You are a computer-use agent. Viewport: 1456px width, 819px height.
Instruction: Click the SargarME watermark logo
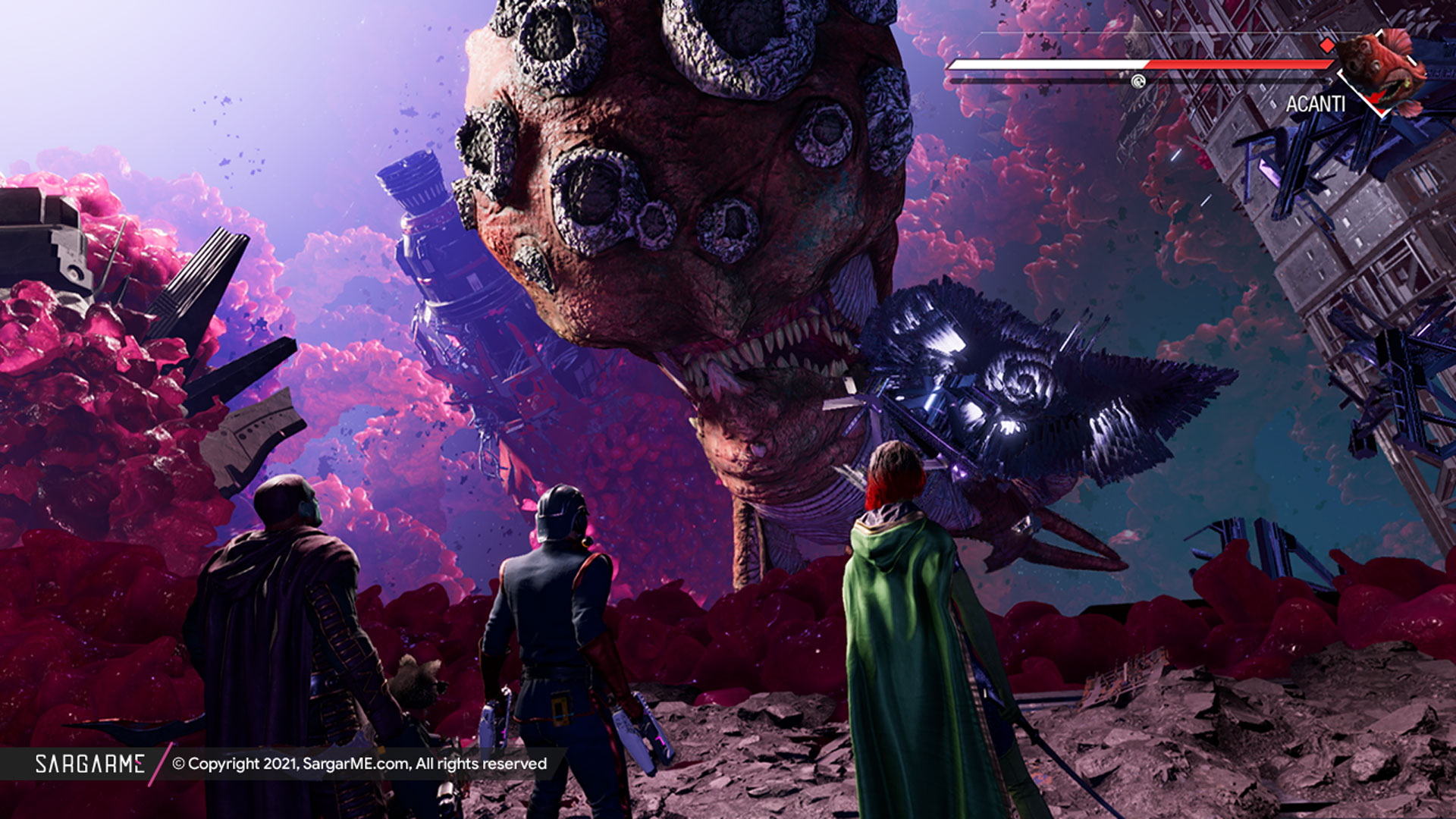(x=89, y=764)
